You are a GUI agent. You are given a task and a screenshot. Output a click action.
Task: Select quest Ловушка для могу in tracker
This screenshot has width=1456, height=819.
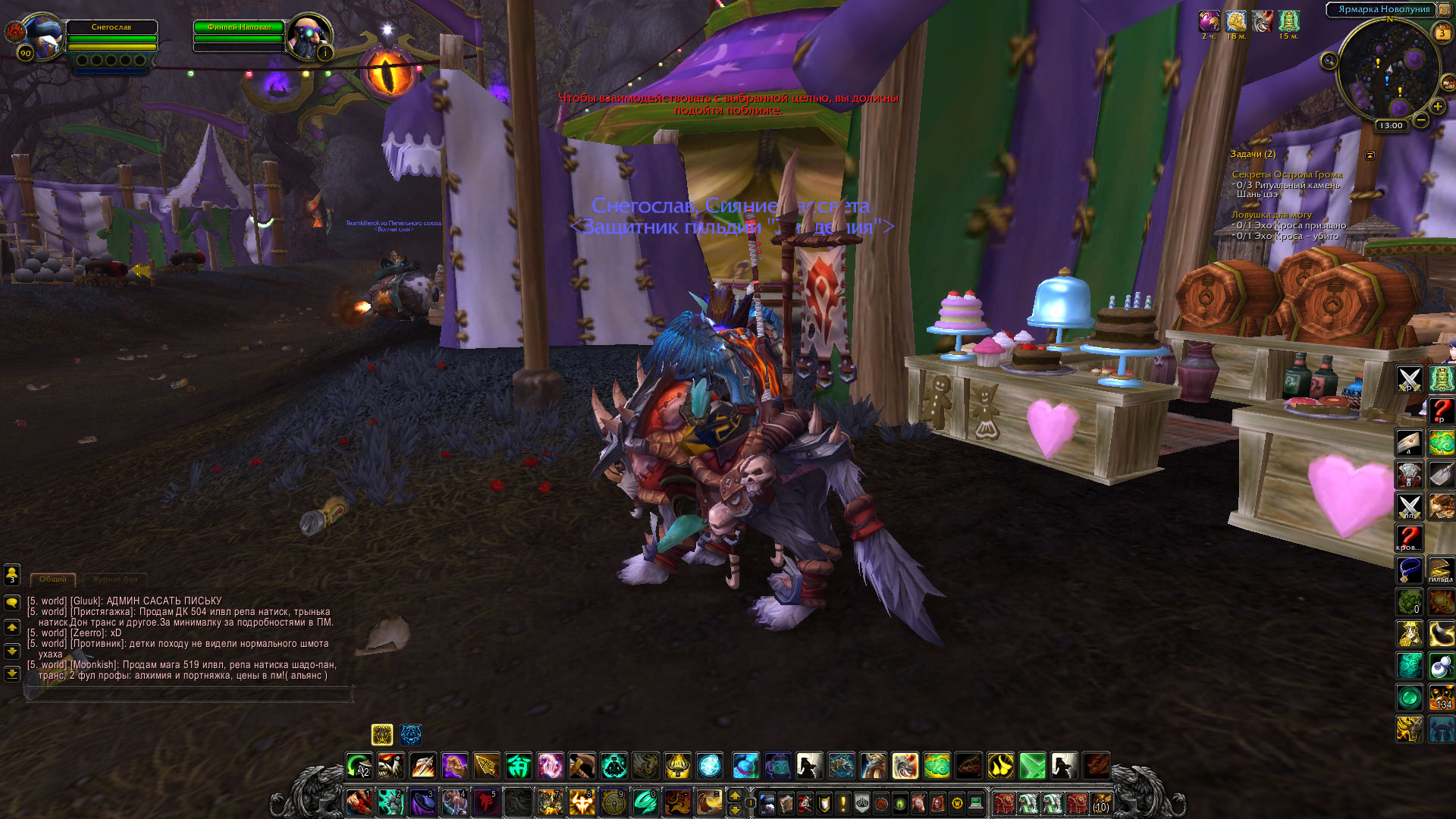pyautogui.click(x=1271, y=215)
